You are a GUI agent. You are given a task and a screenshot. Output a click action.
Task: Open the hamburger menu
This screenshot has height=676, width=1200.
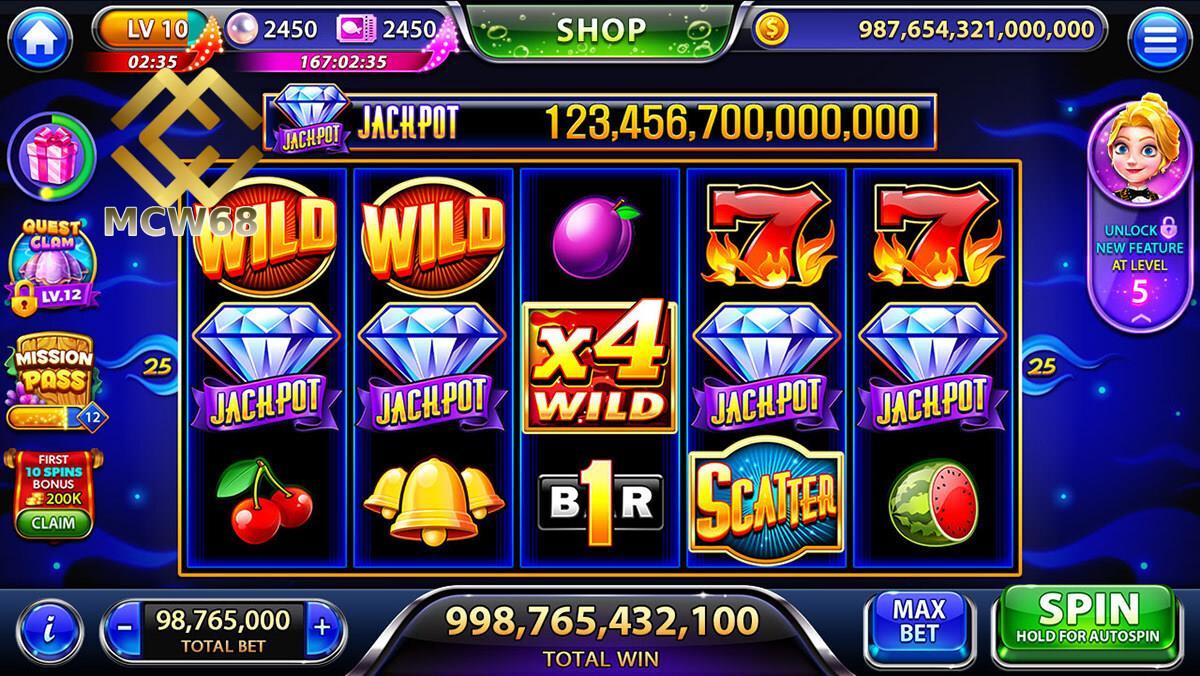pyautogui.click(x=1158, y=39)
